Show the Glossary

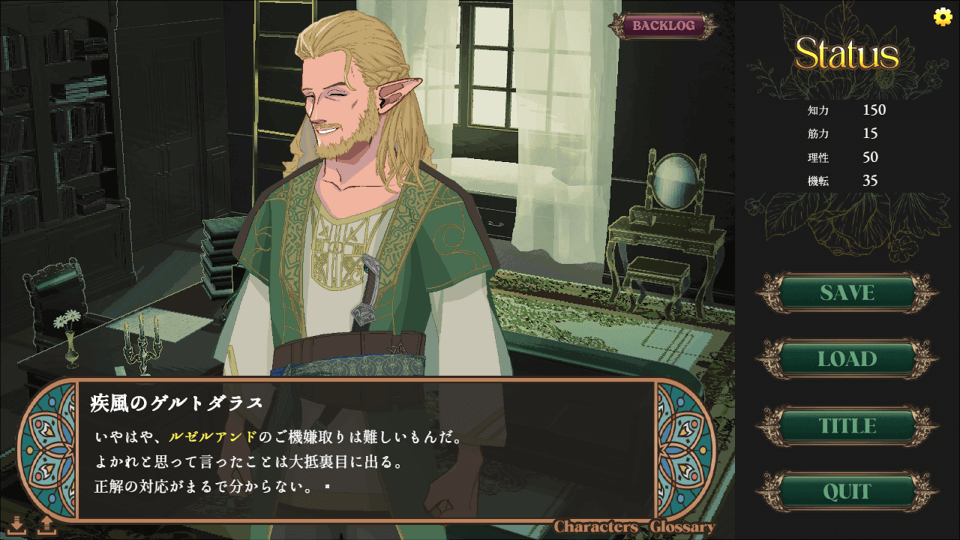click(682, 527)
